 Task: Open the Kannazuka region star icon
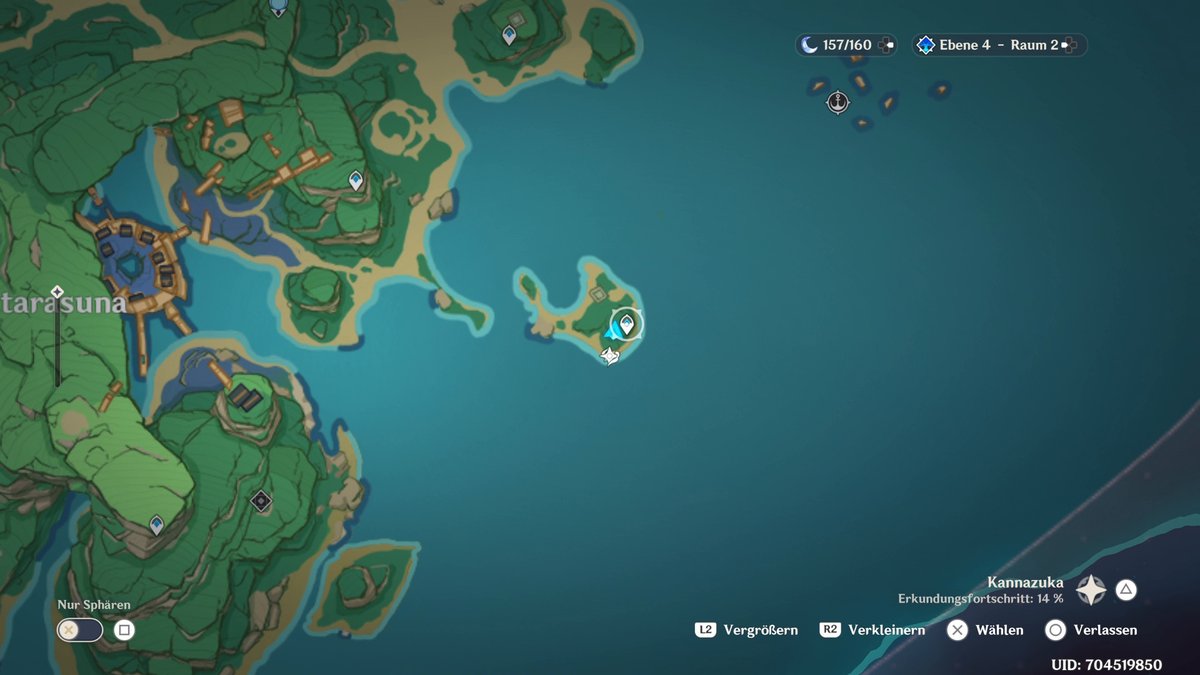[1091, 590]
